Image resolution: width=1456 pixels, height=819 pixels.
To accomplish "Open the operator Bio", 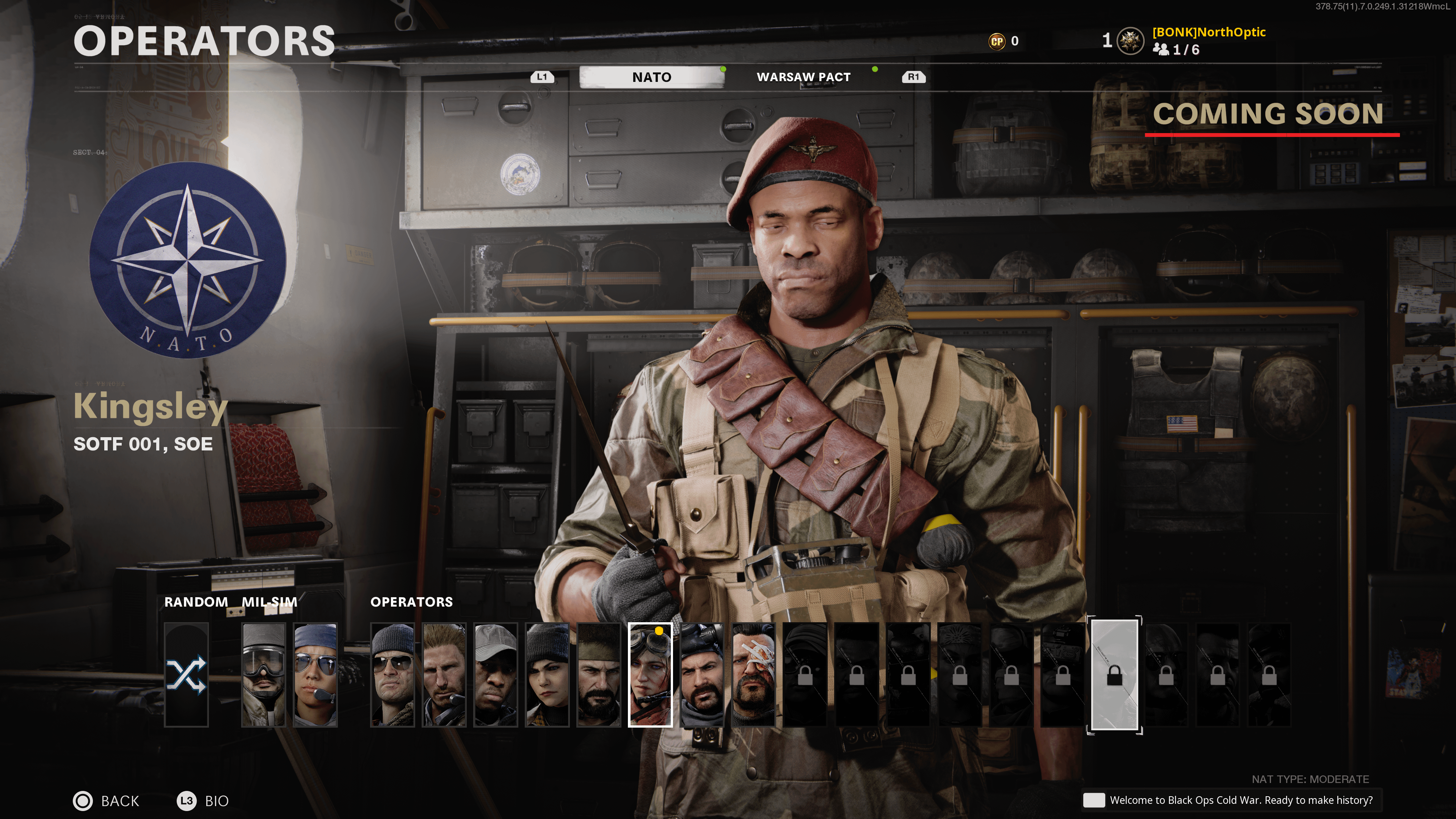I will tap(204, 800).
